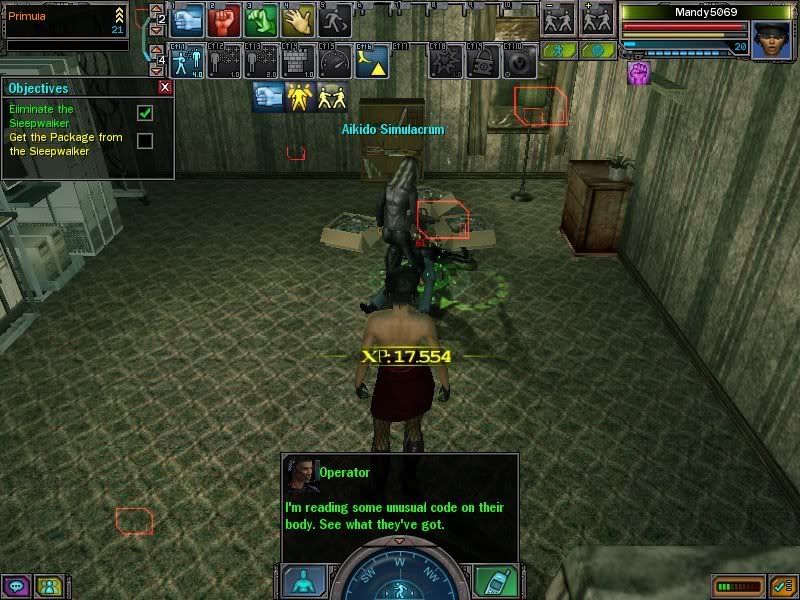Use the padlock ability icon
800x600 pixels.
point(481,61)
